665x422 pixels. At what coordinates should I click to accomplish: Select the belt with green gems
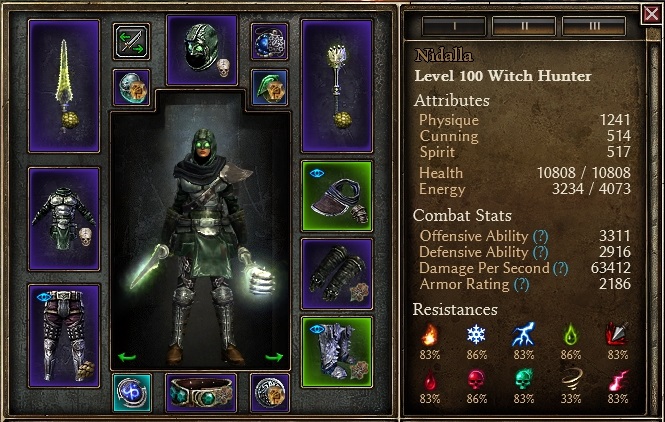(201, 392)
